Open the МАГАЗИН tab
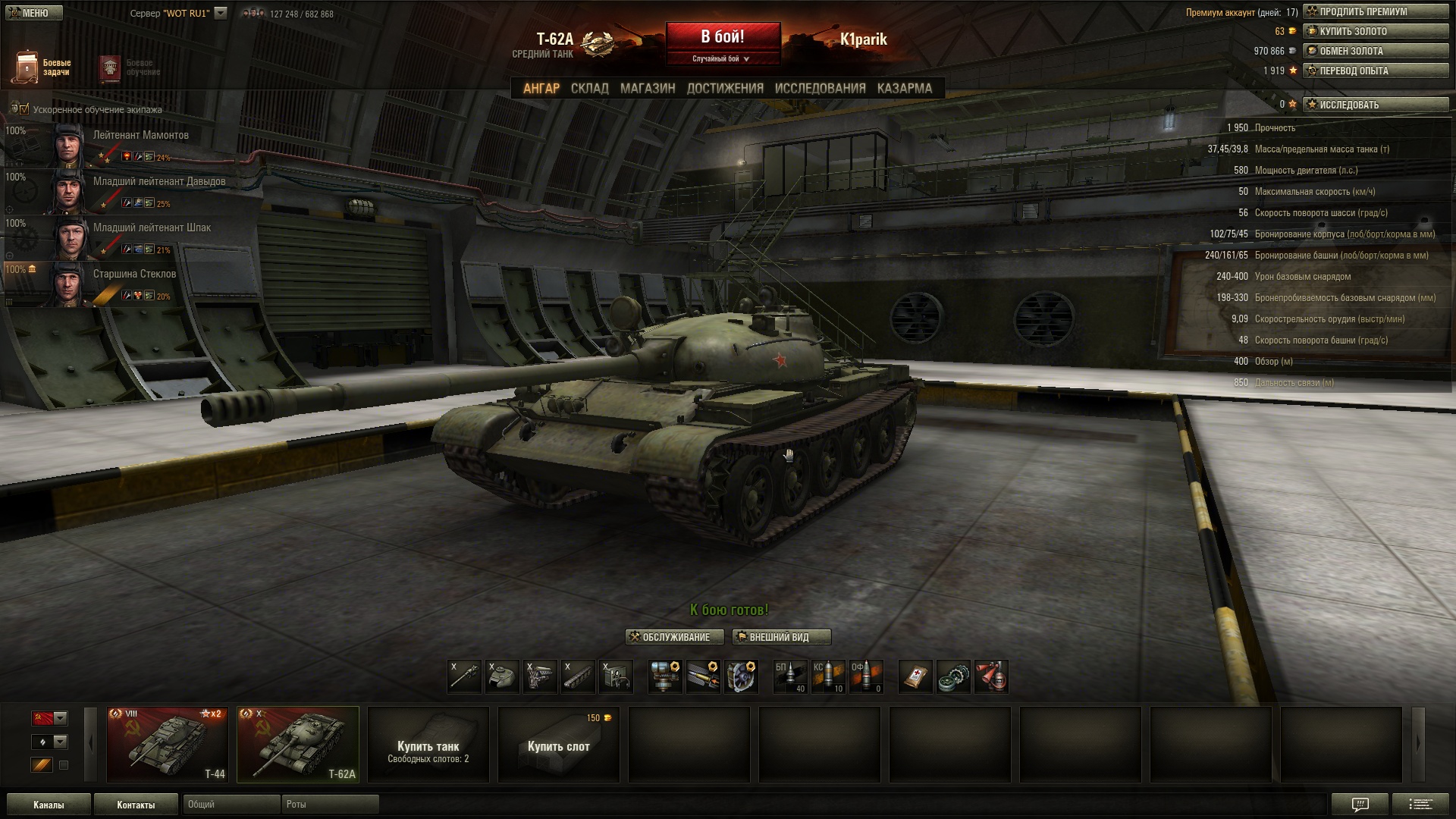Screen dimensions: 1456x819 tap(647, 89)
